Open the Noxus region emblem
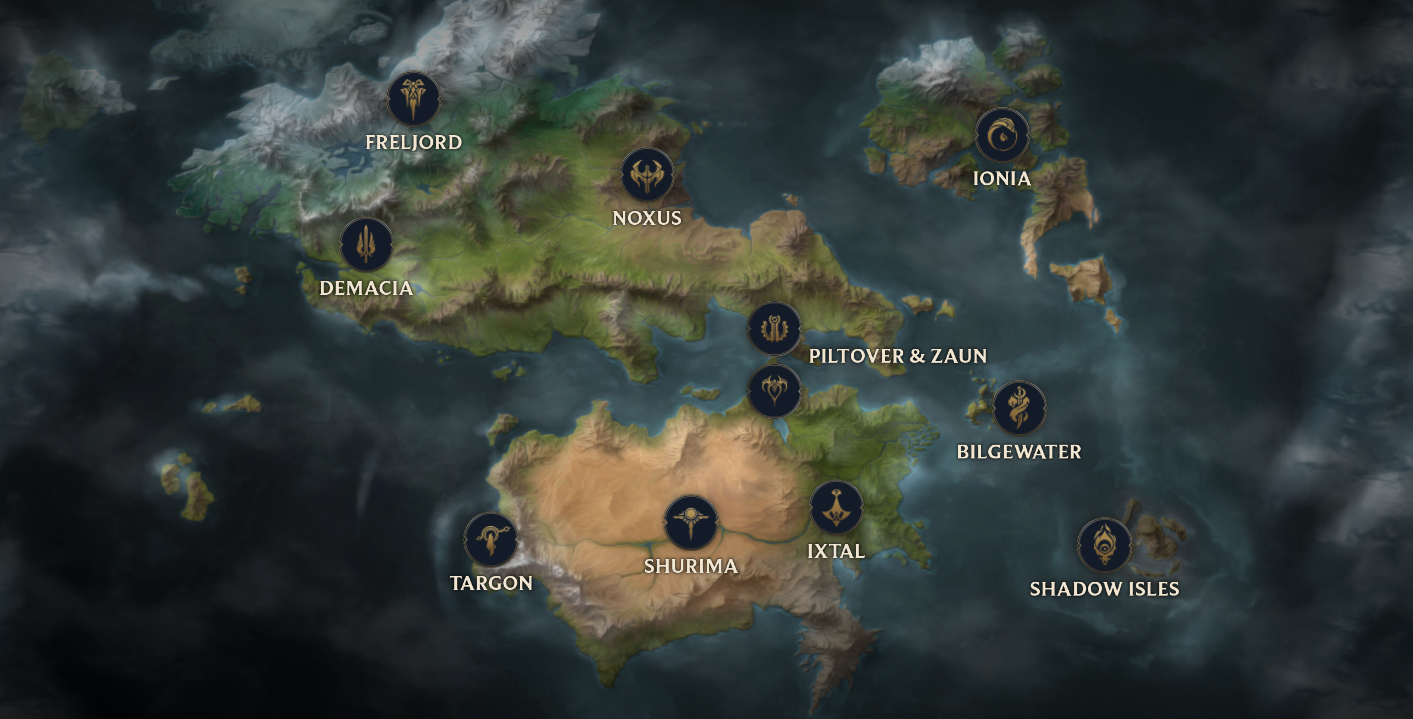1413x719 pixels. pos(647,175)
